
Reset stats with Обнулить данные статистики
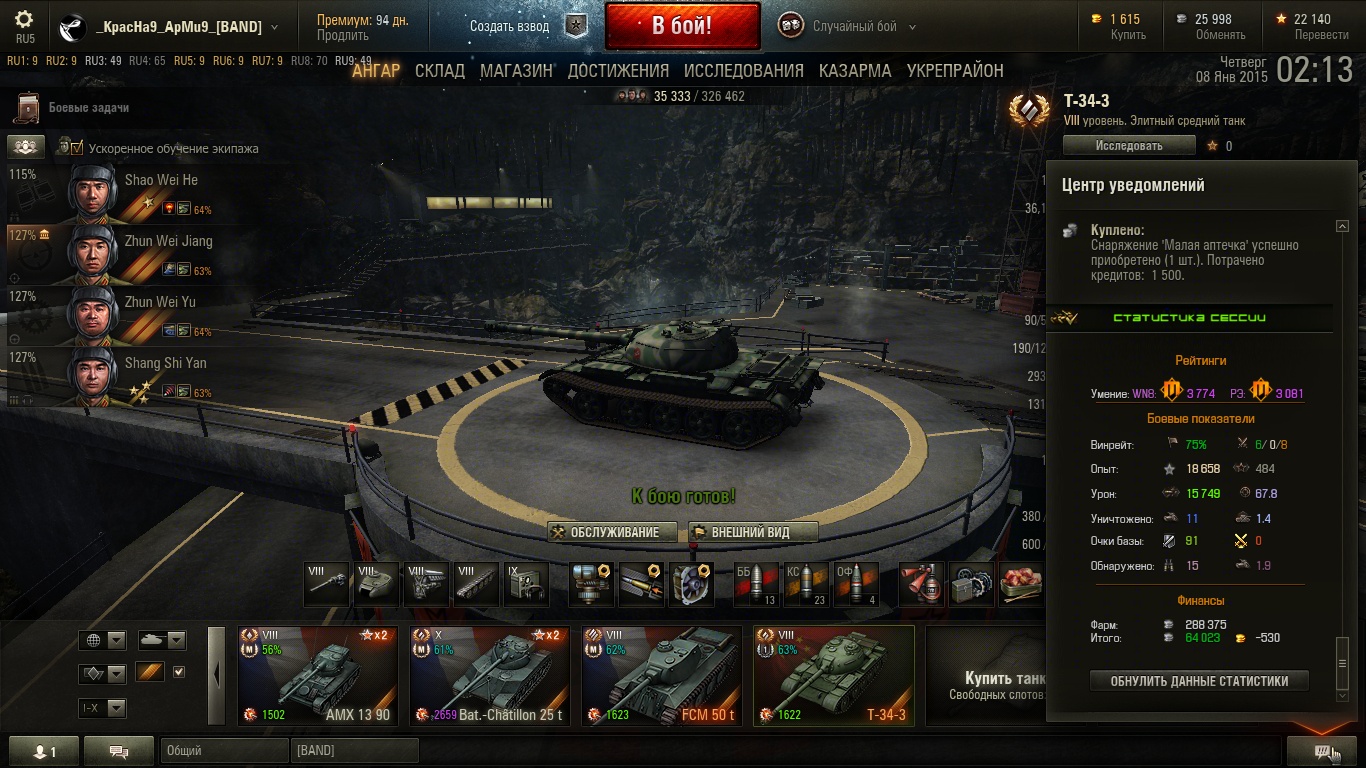coord(1199,681)
